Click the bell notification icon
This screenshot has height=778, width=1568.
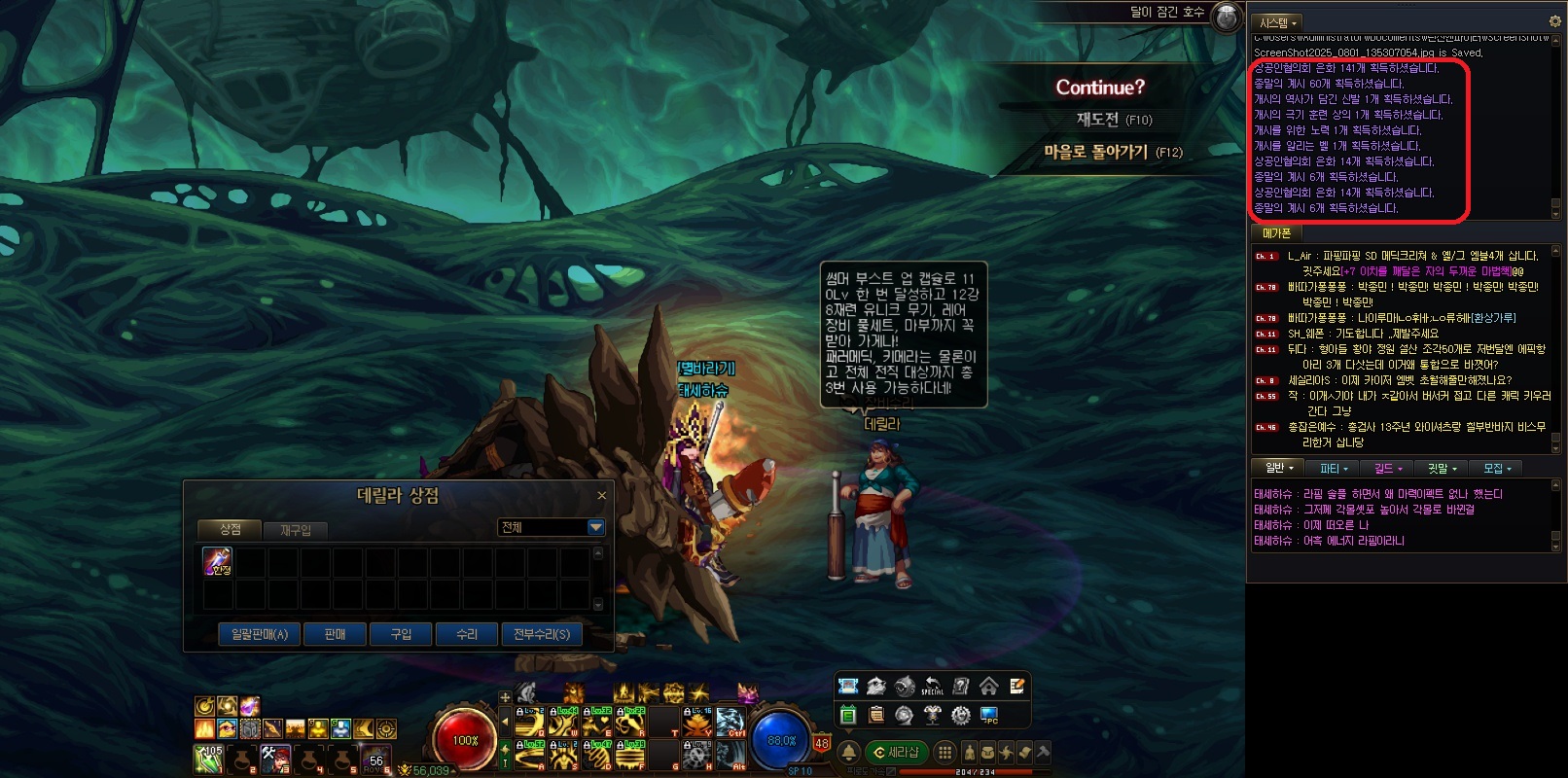[848, 752]
